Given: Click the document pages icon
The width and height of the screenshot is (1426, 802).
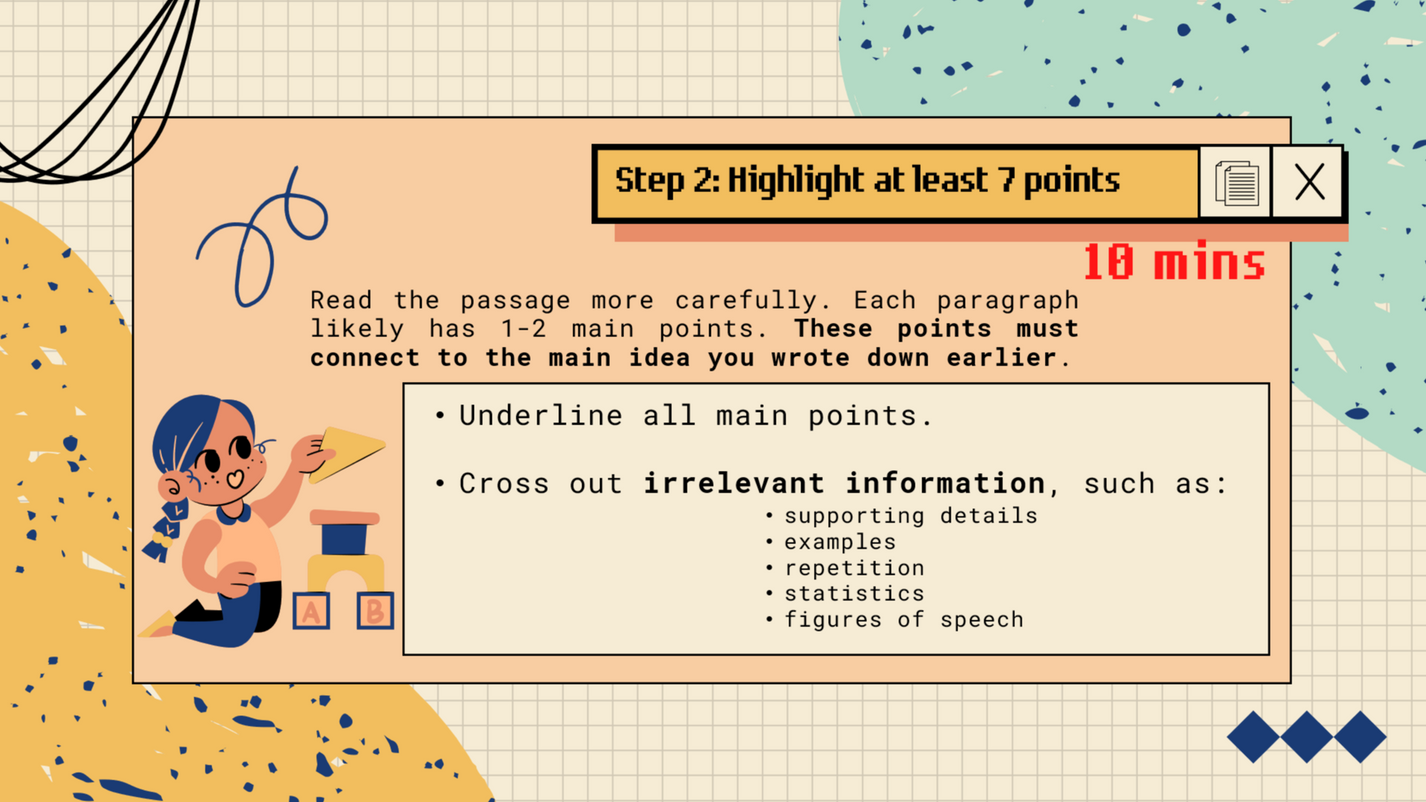Looking at the screenshot, I should click(x=1236, y=183).
